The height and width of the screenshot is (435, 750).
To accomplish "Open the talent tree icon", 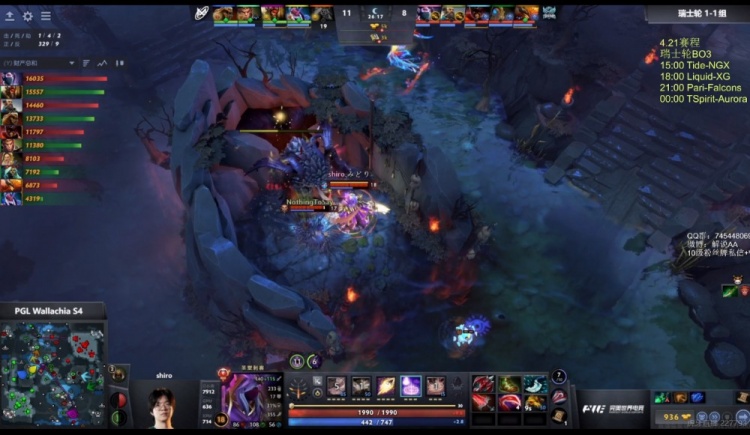I will pos(300,387).
